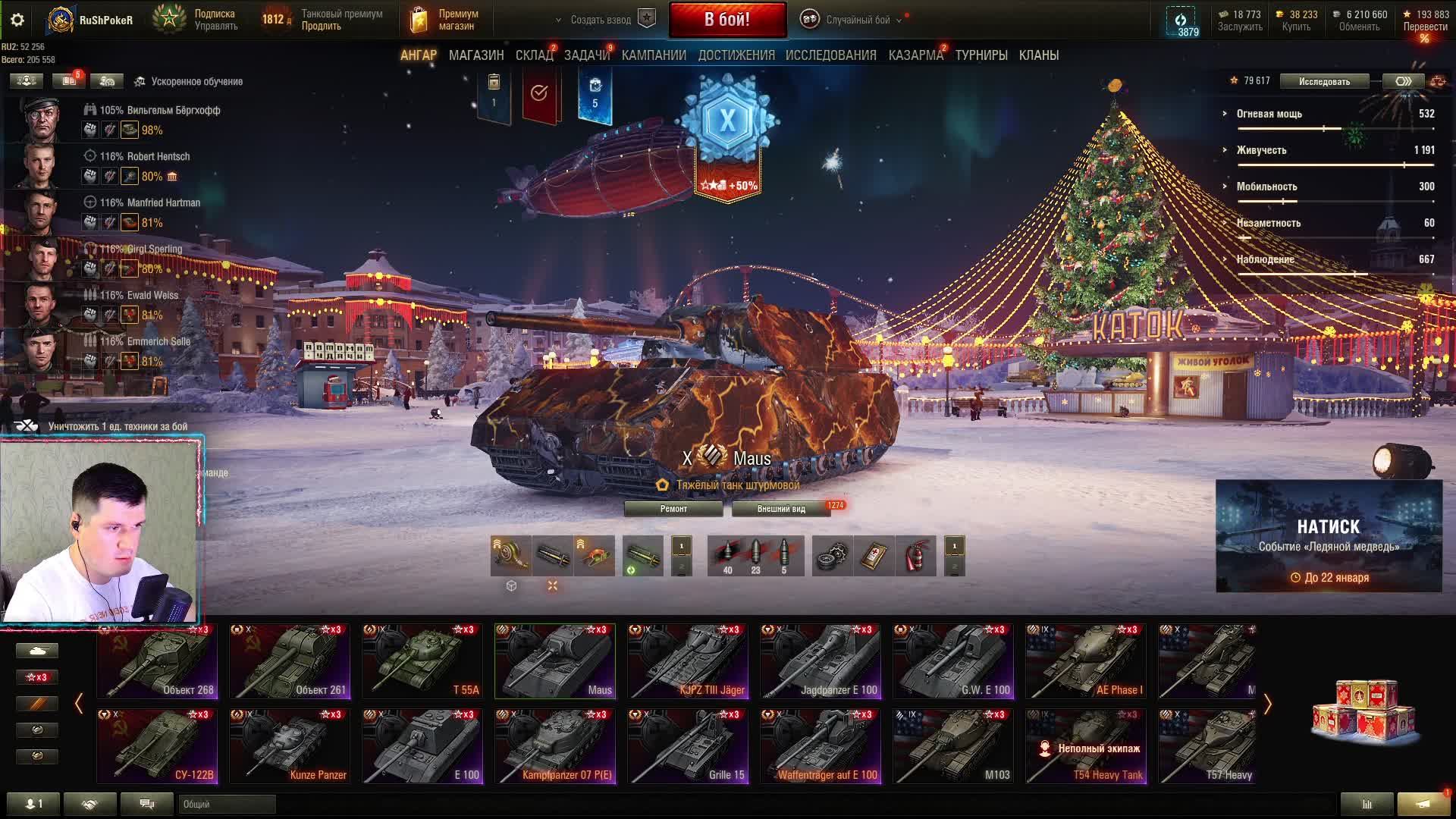
Task: Click the Общий chat channel field
Action: (227, 804)
